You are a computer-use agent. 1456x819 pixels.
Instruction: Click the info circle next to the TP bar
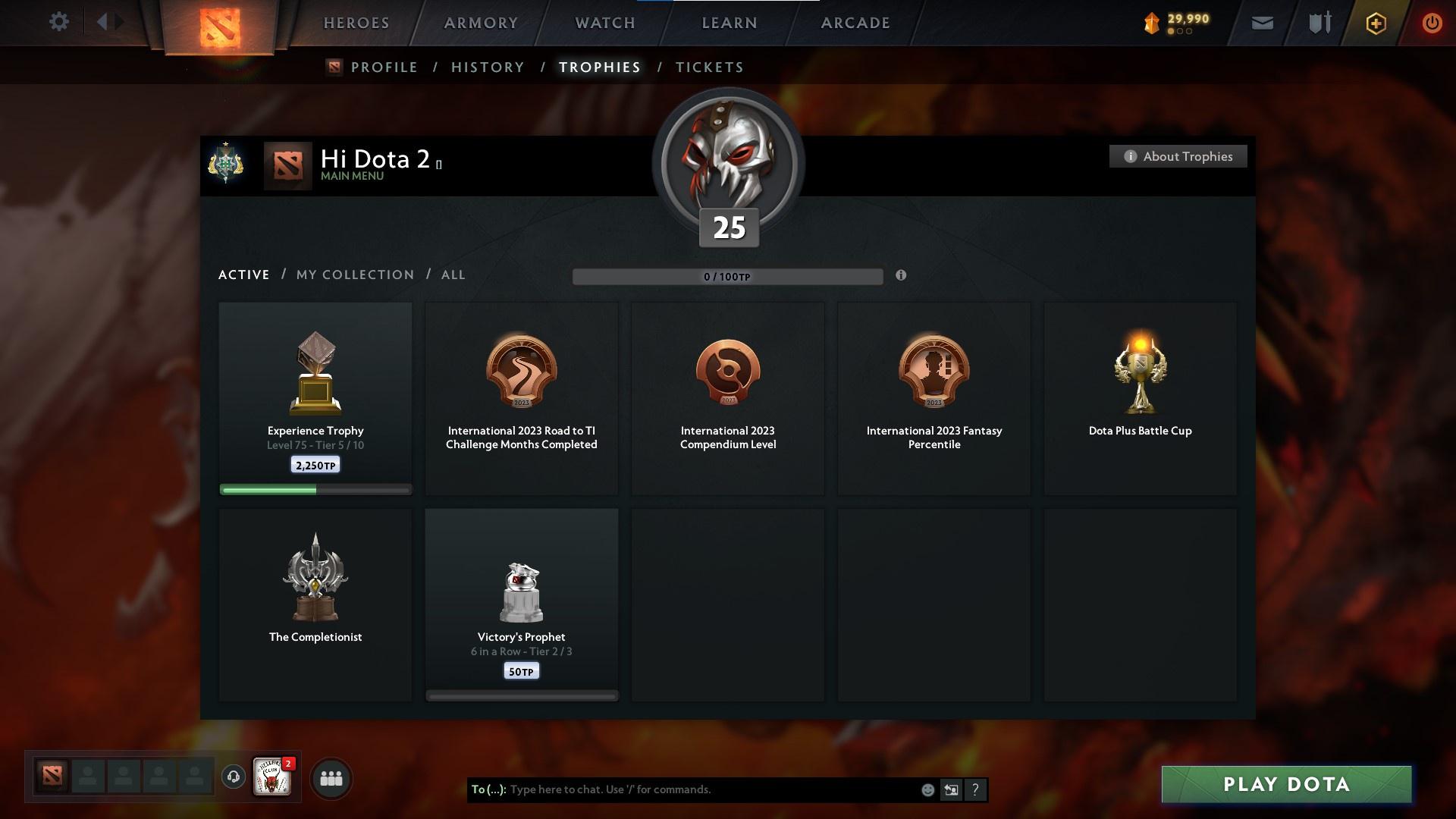[902, 276]
